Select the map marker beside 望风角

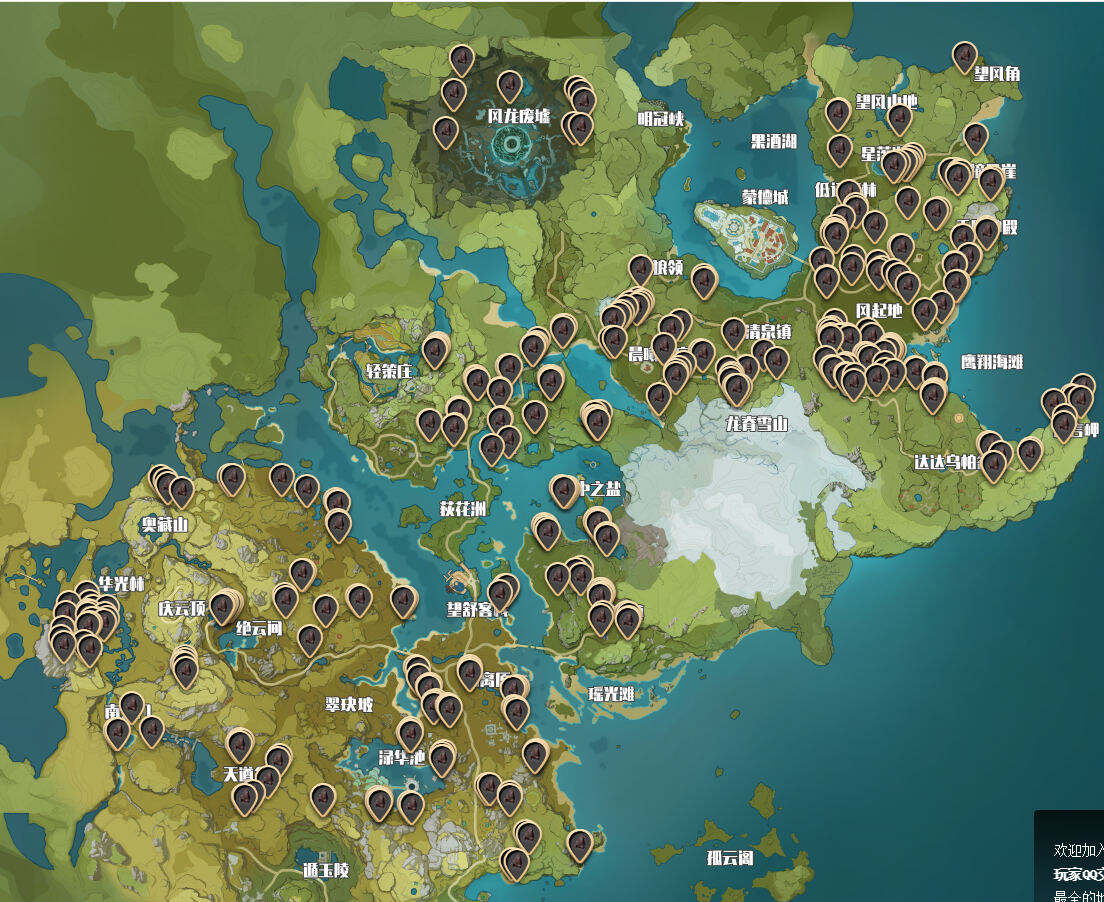pyautogui.click(x=964, y=57)
